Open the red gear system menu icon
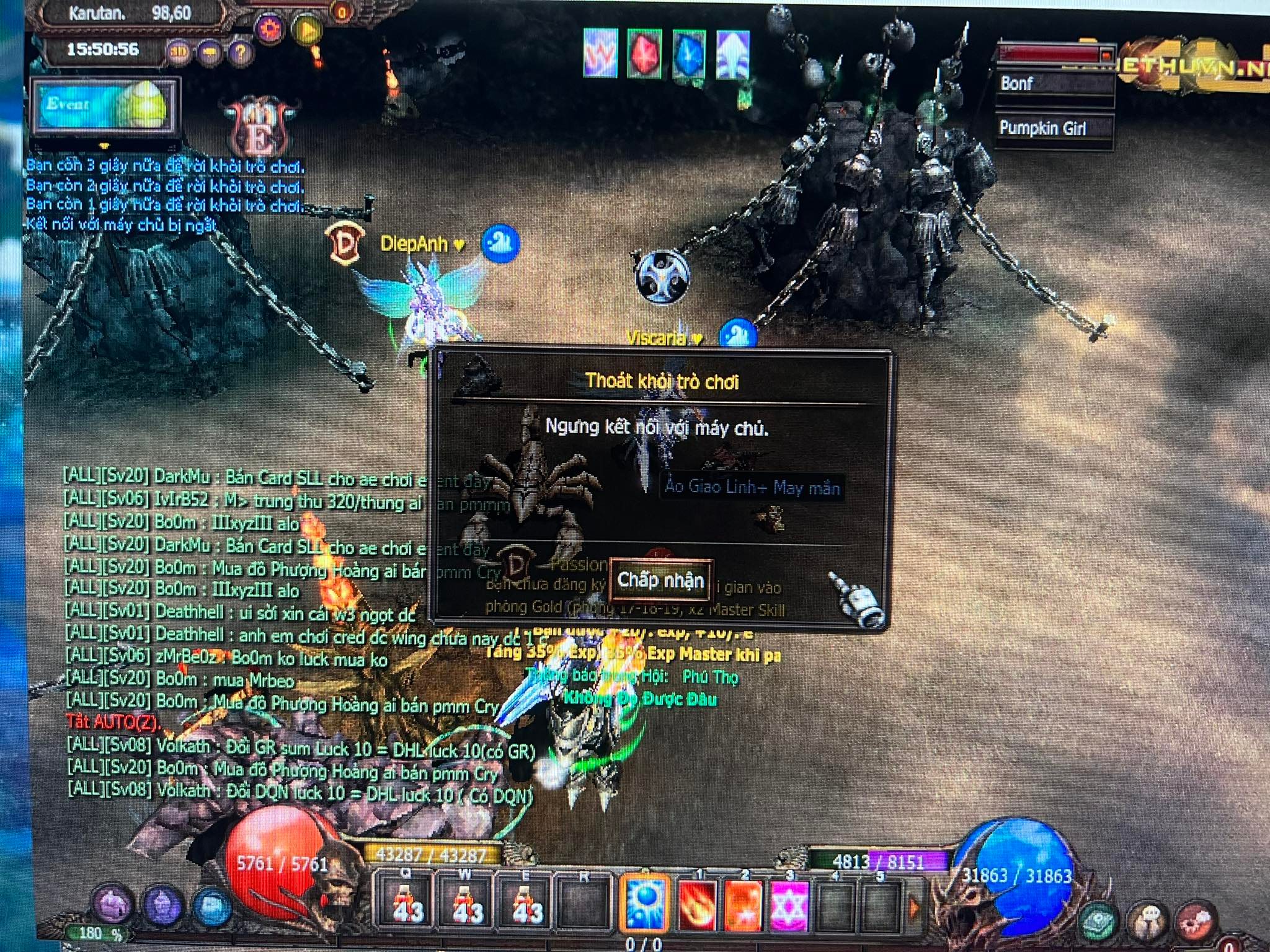This screenshot has height=952, width=1270. point(1194,922)
